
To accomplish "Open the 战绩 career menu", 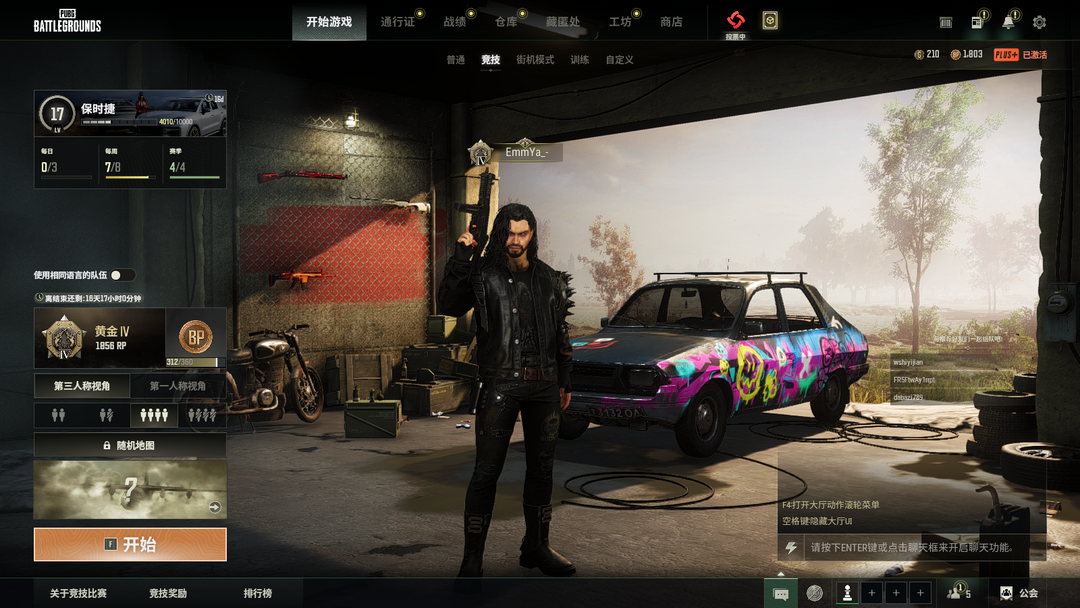I will (454, 22).
